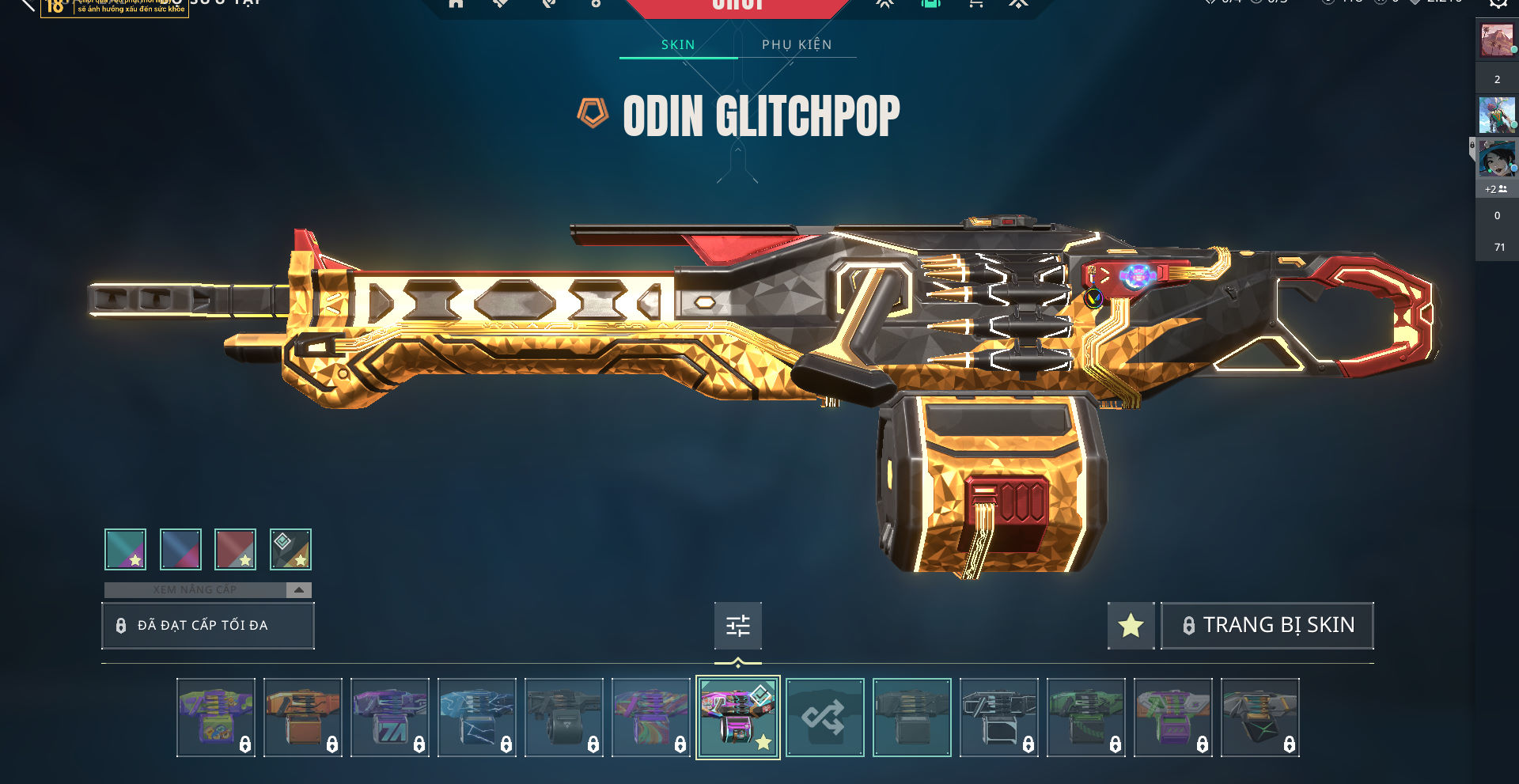Choose the favorited Glitchpop Odin thumbnail

point(737,718)
